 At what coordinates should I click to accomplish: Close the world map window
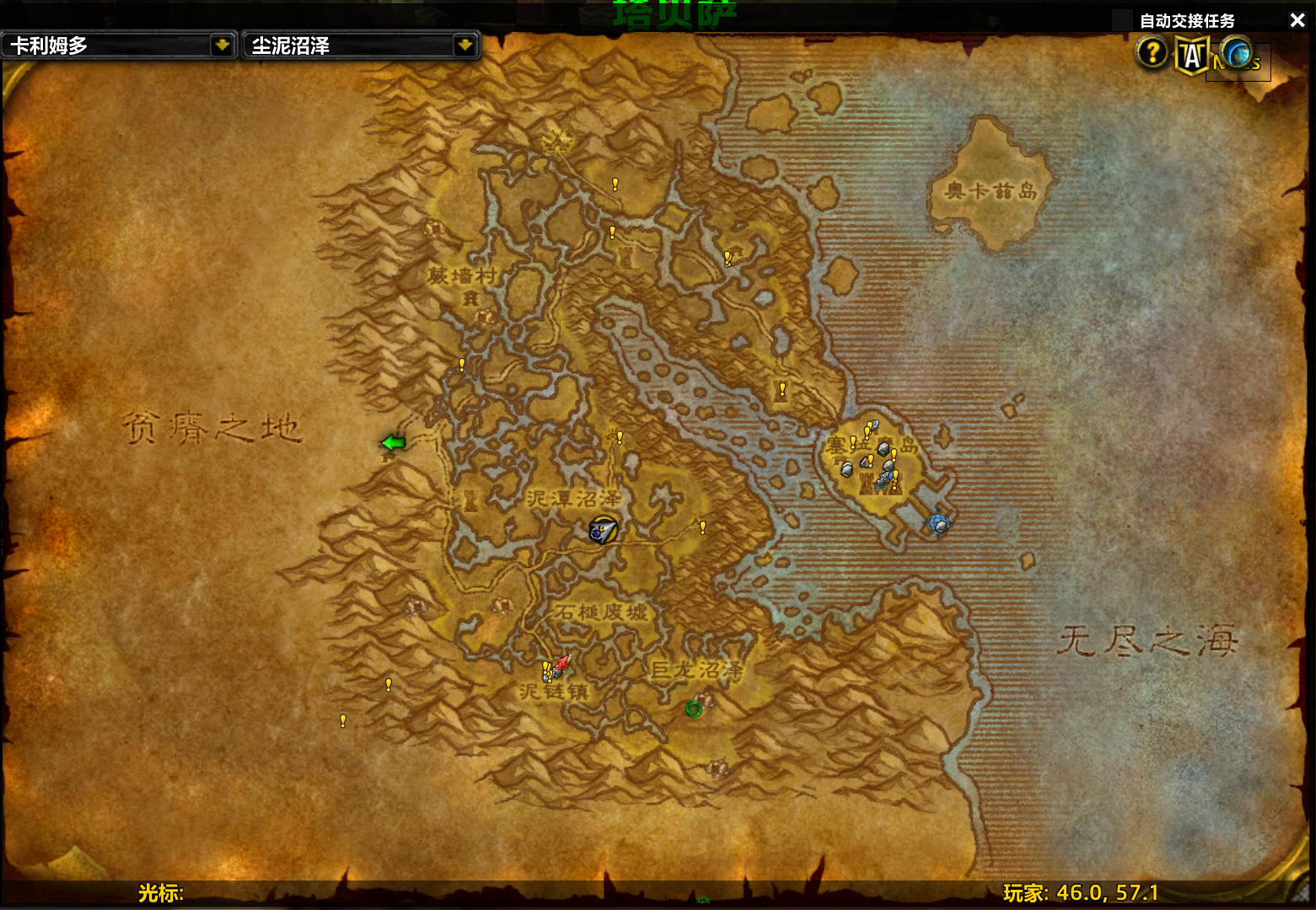(x=1297, y=20)
